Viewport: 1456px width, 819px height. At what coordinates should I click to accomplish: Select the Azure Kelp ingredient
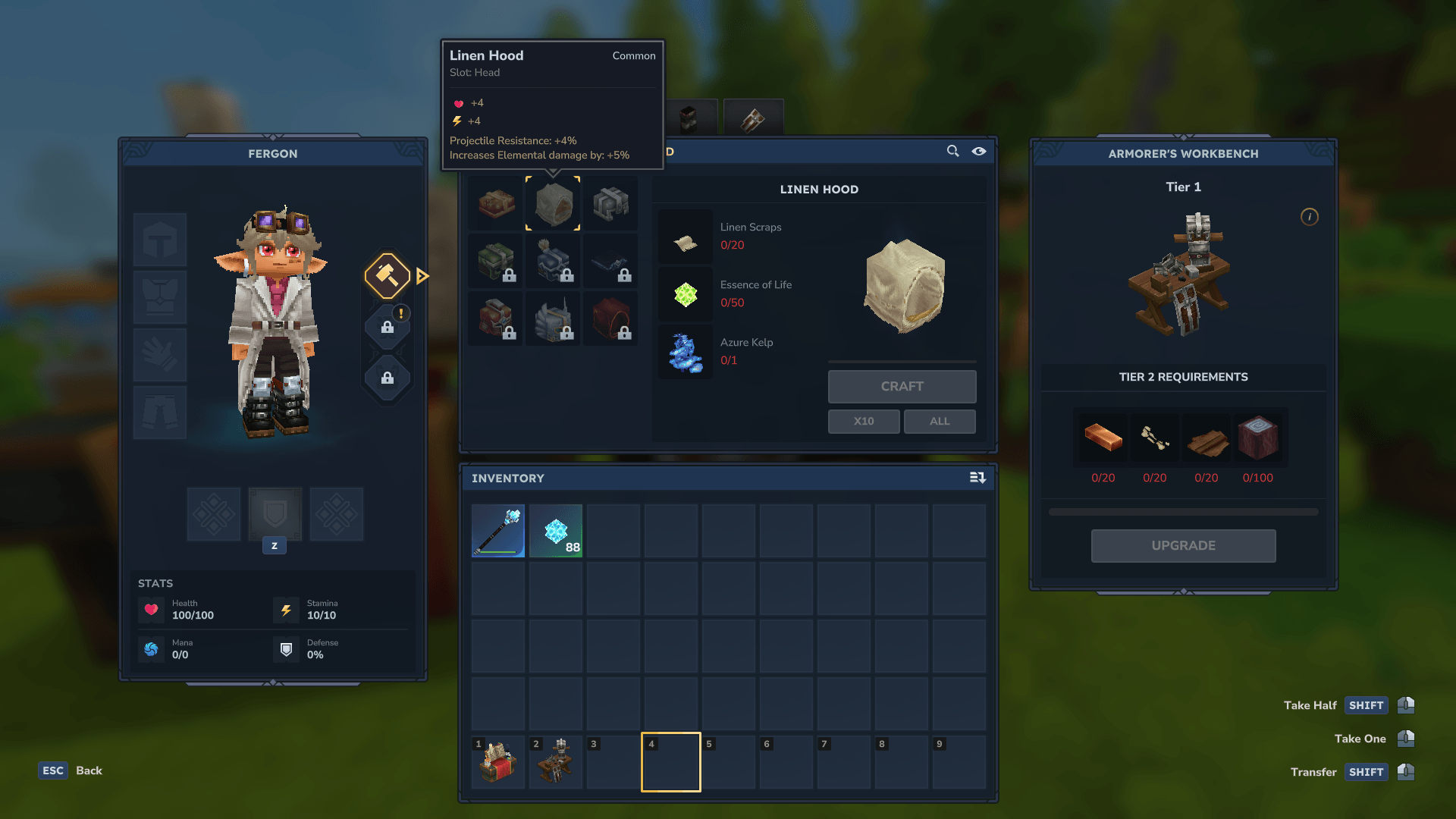coord(686,352)
